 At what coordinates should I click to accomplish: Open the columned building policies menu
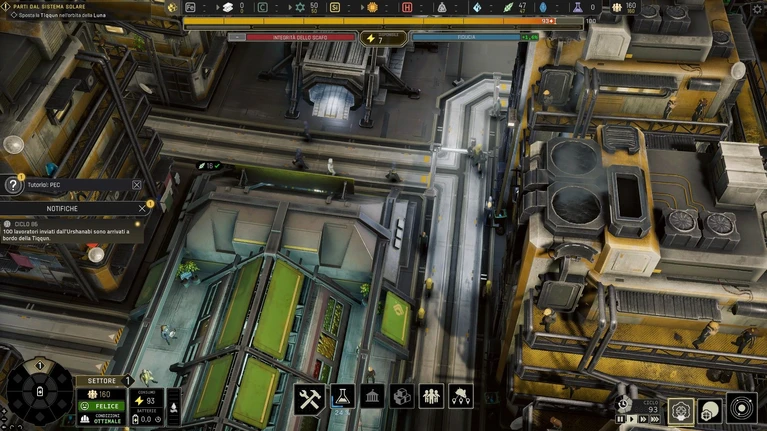pyautogui.click(x=371, y=397)
